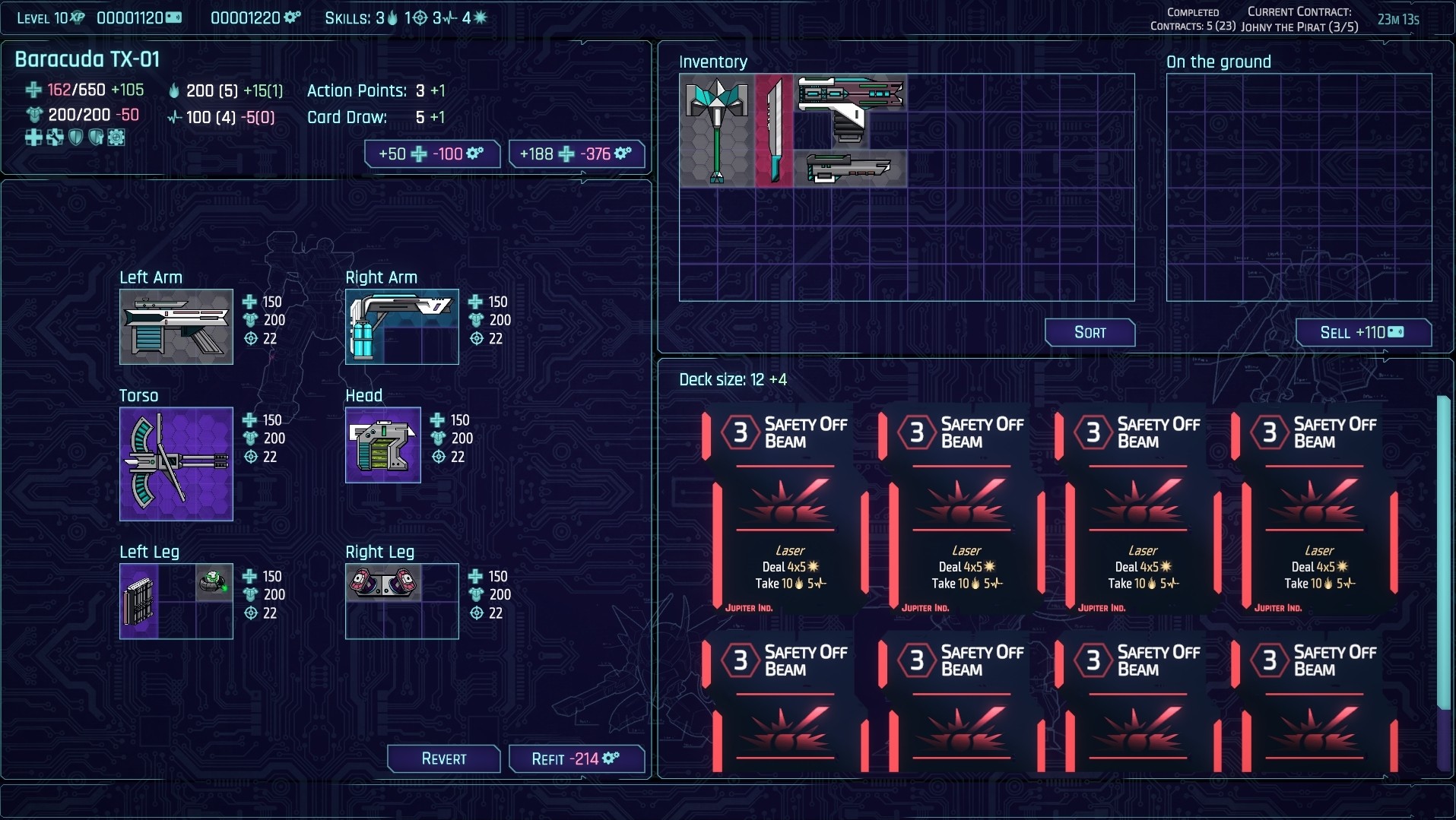This screenshot has width=1456, height=820.
Task: Click the health cross icon beside 162/650
Action: tap(33, 90)
